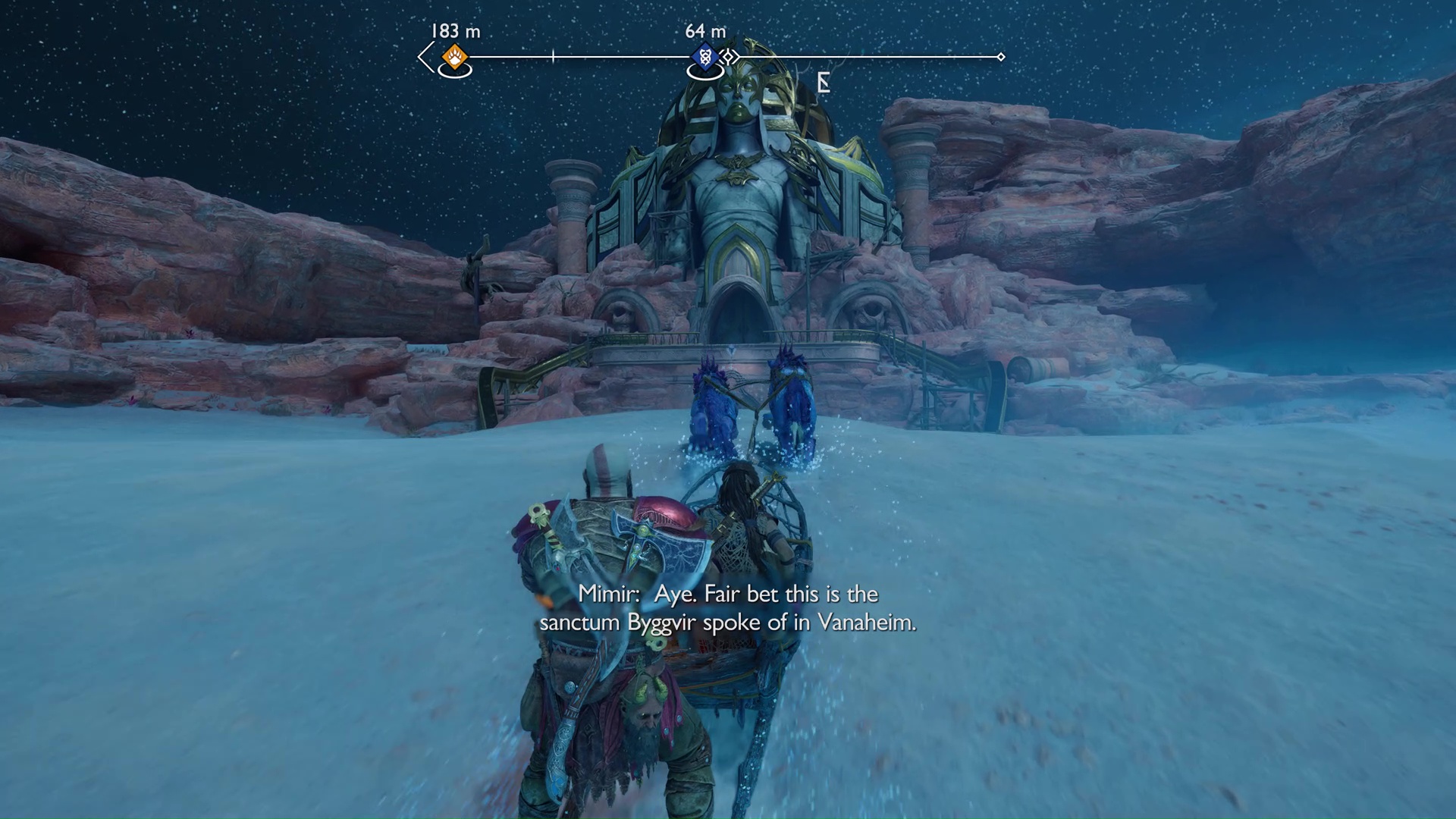This screenshot has width=1456, height=819.
Task: Click the word Vanaheim in the subtitle
Action: tap(874, 623)
